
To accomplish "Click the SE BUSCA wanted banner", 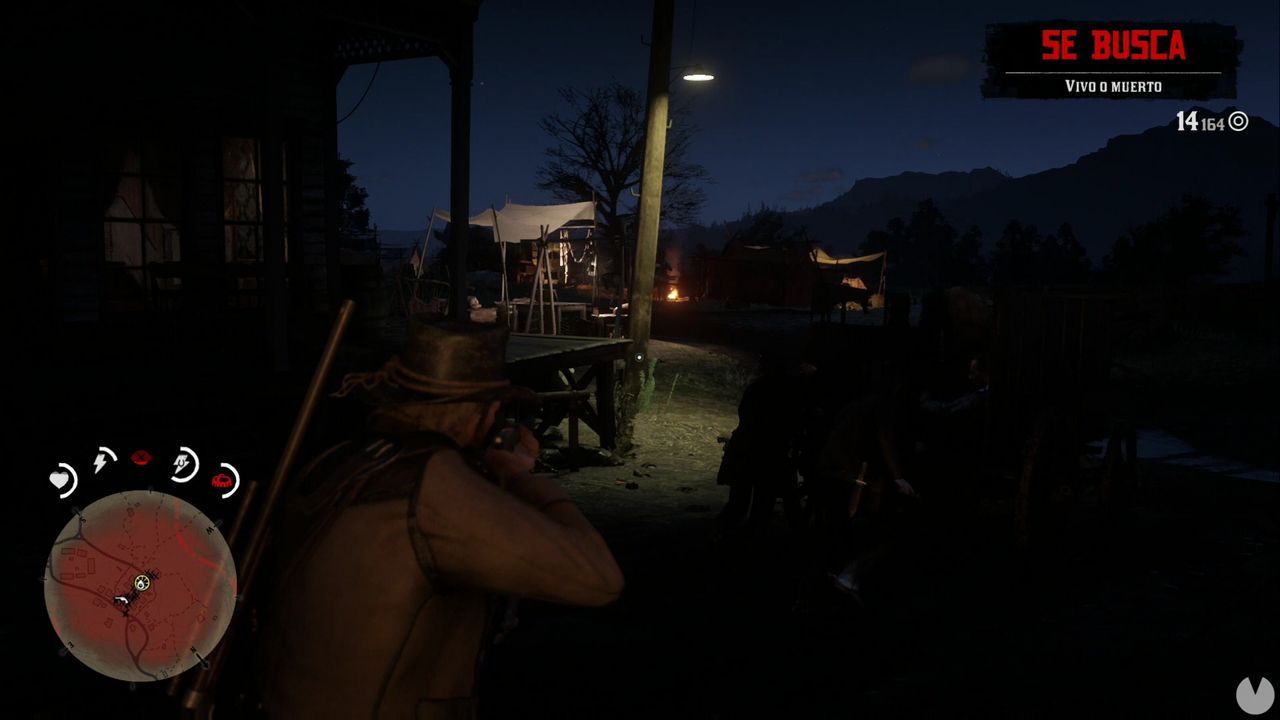I will 1113,45.
